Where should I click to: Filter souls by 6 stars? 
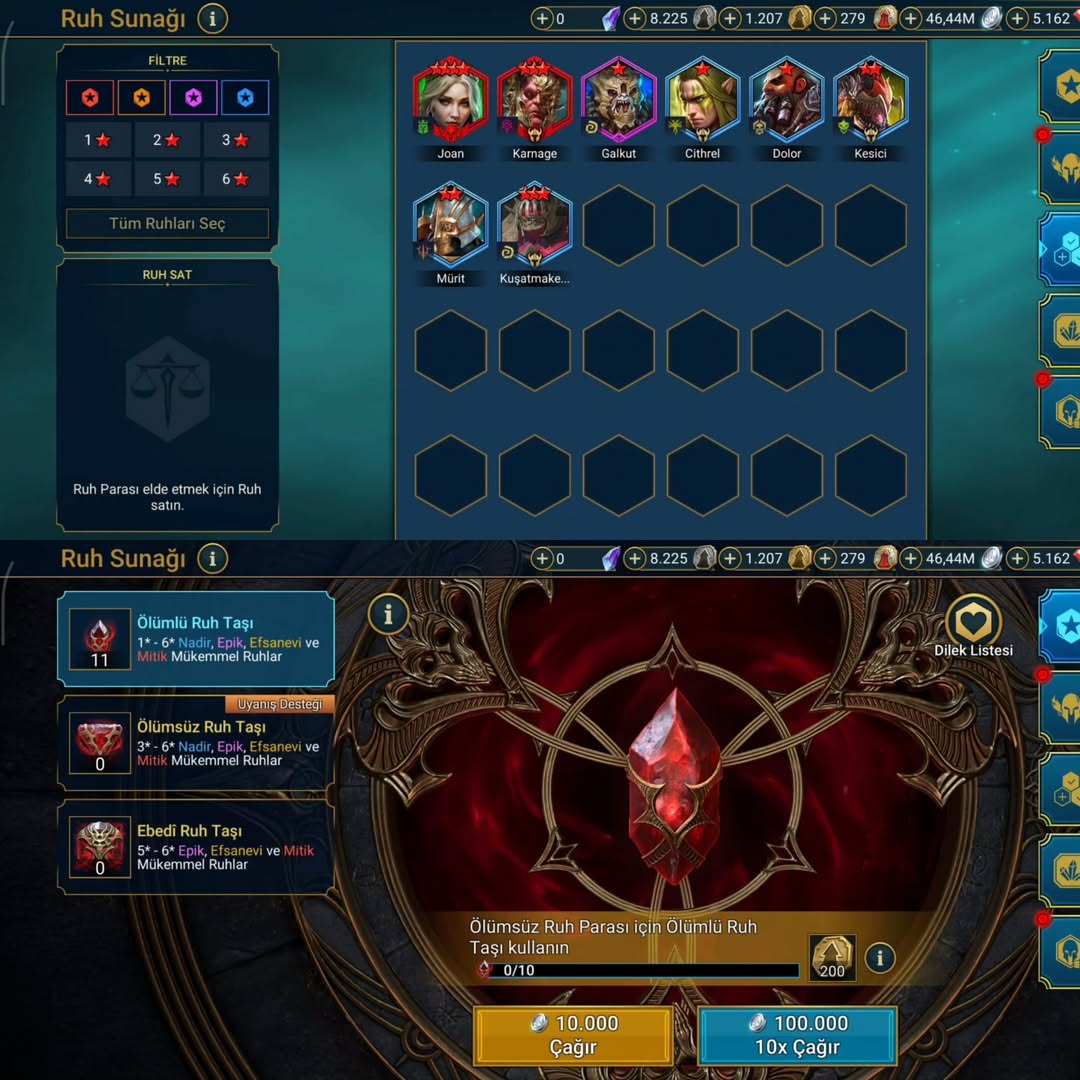236,179
